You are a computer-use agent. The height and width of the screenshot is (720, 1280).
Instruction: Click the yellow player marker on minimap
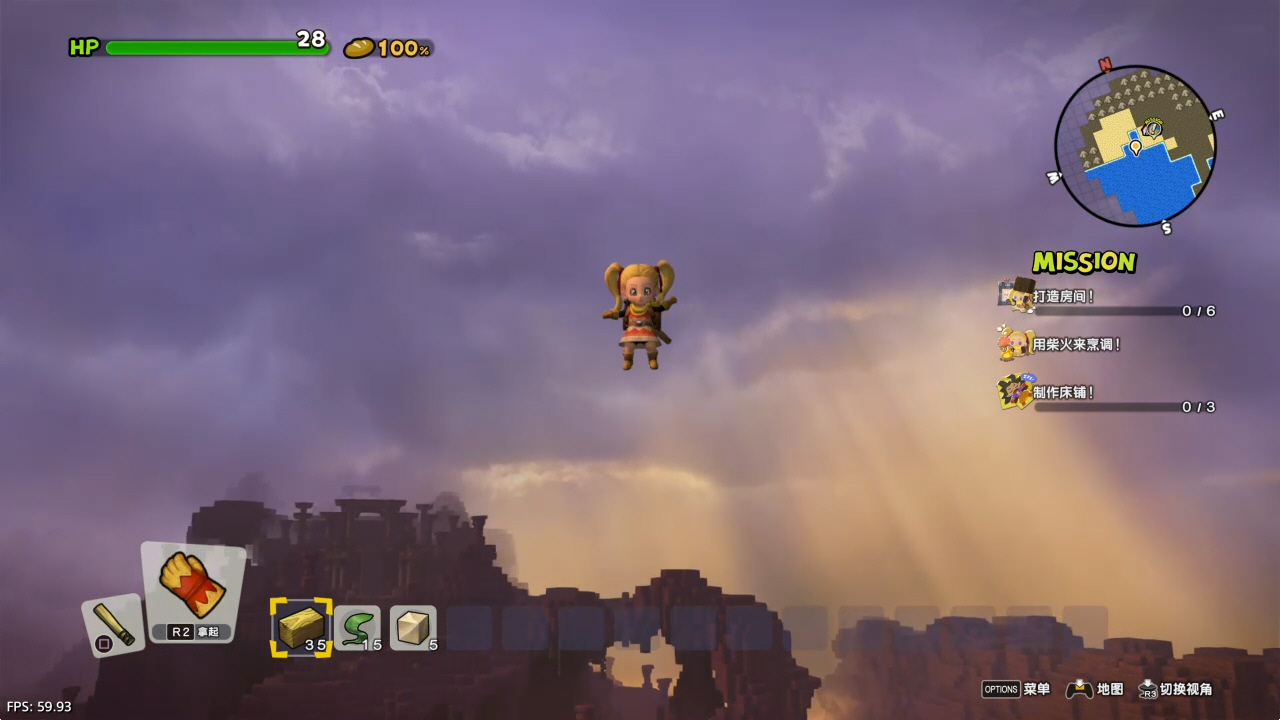point(1135,148)
